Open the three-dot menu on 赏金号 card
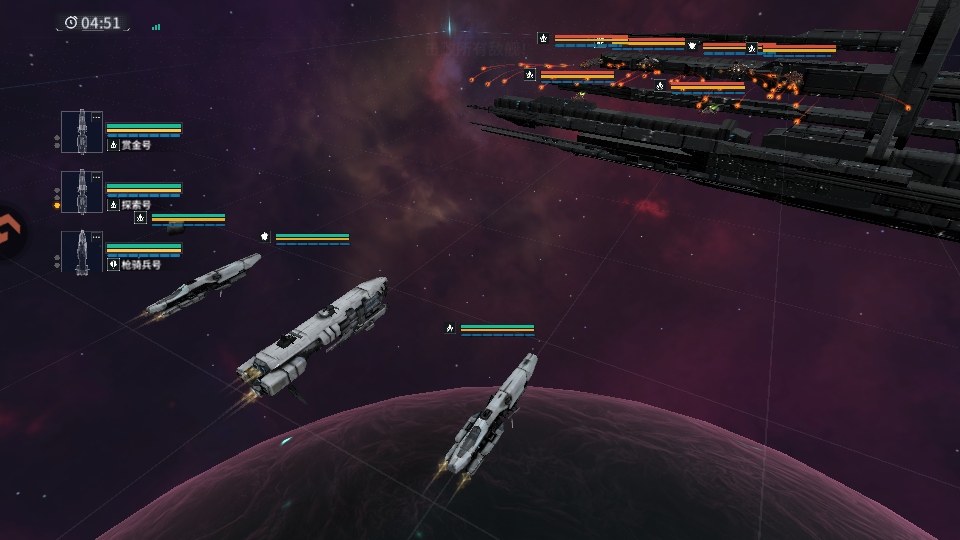960x540 pixels. pyautogui.click(x=96, y=118)
